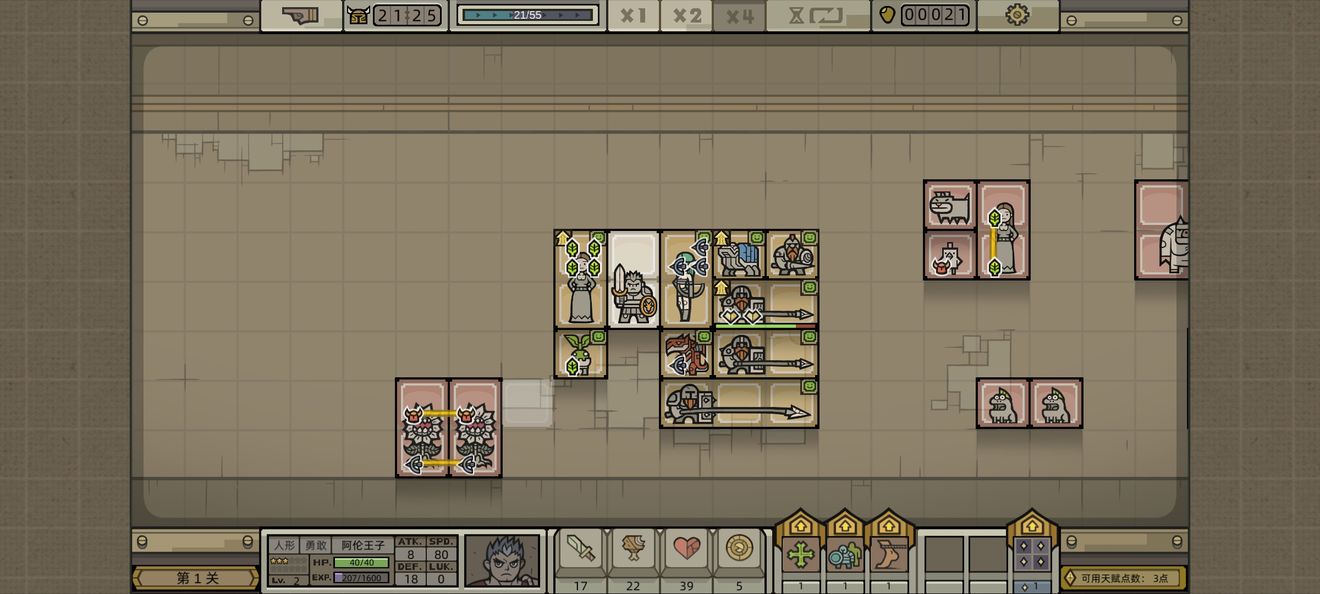
Task: Open the available talent points panel
Action: tap(1123, 578)
